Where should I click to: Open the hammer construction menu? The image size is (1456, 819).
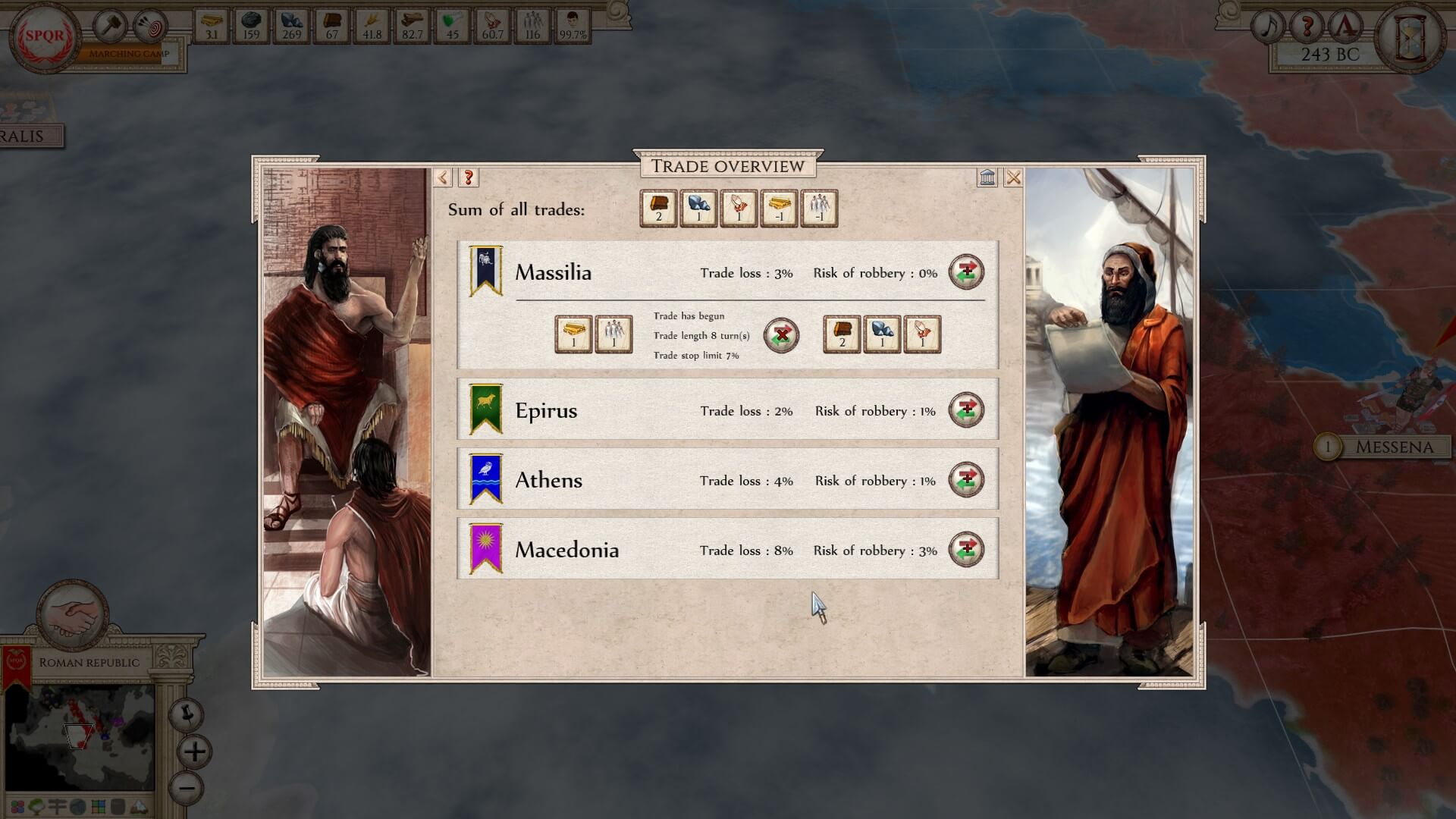click(111, 27)
